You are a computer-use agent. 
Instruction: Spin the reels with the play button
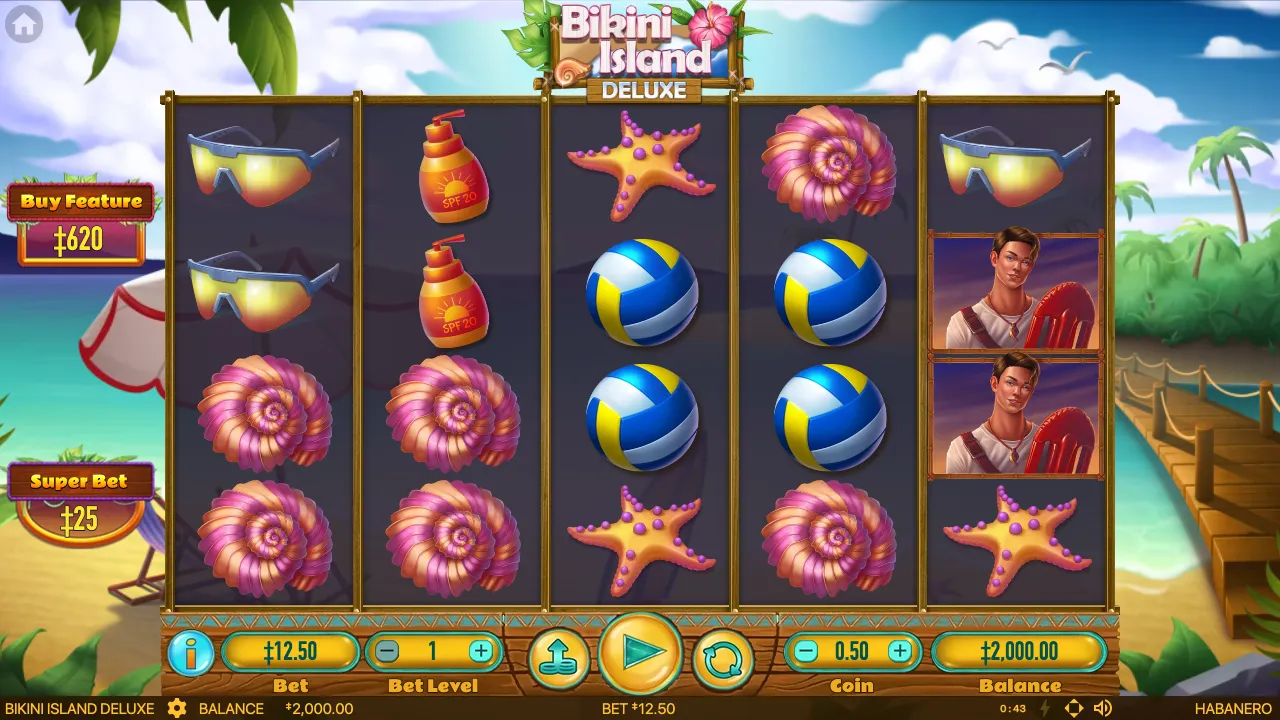coord(641,653)
